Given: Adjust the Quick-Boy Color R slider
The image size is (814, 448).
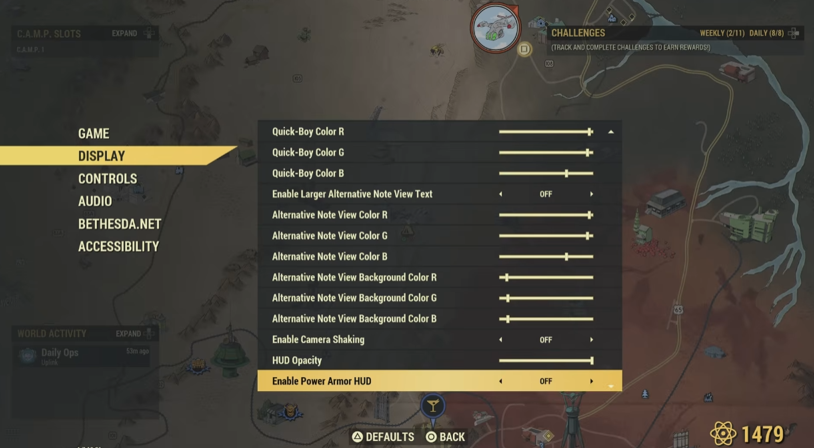Looking at the screenshot, I should coord(590,132).
